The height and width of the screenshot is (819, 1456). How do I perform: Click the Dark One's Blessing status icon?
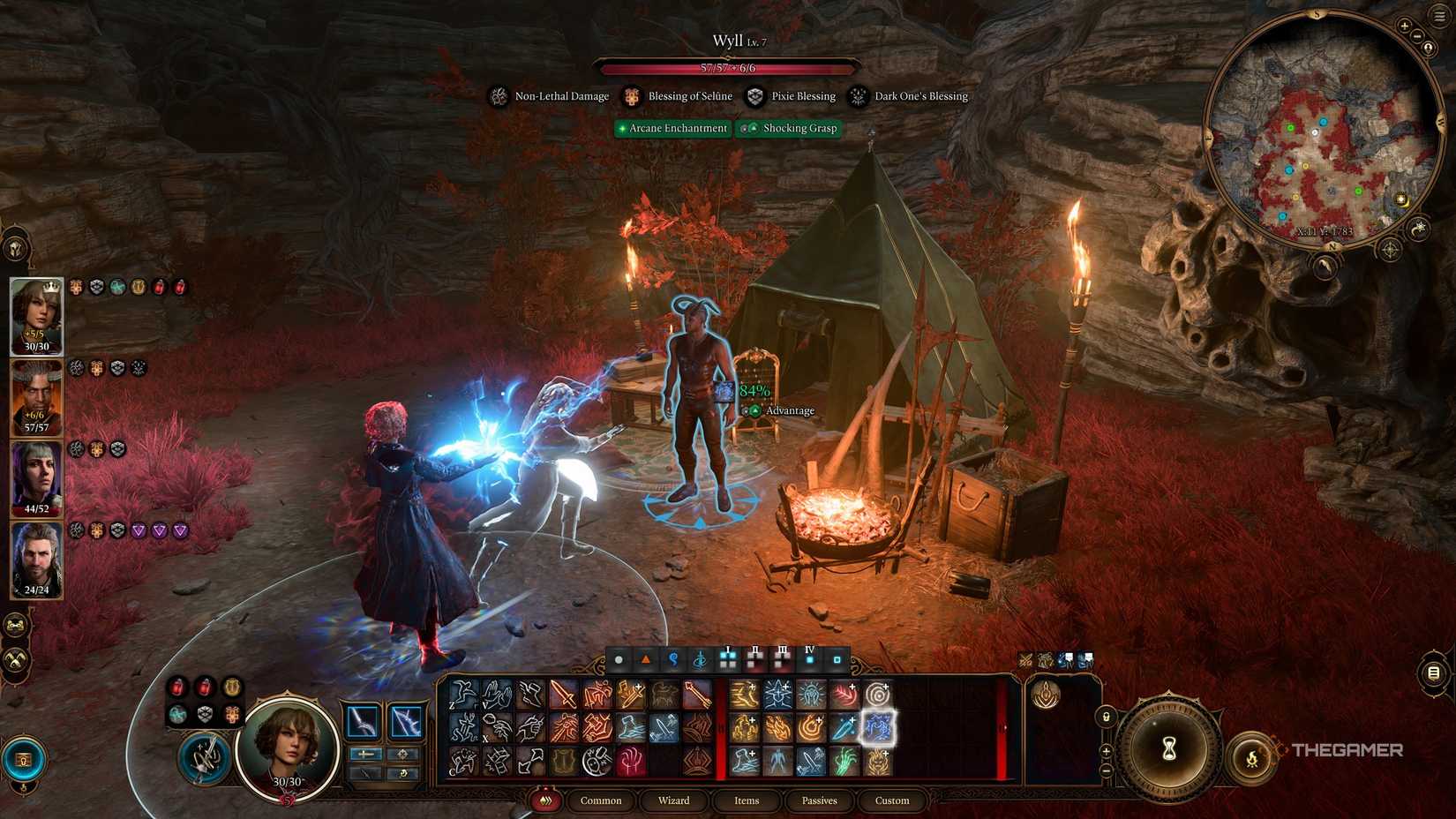point(855,96)
